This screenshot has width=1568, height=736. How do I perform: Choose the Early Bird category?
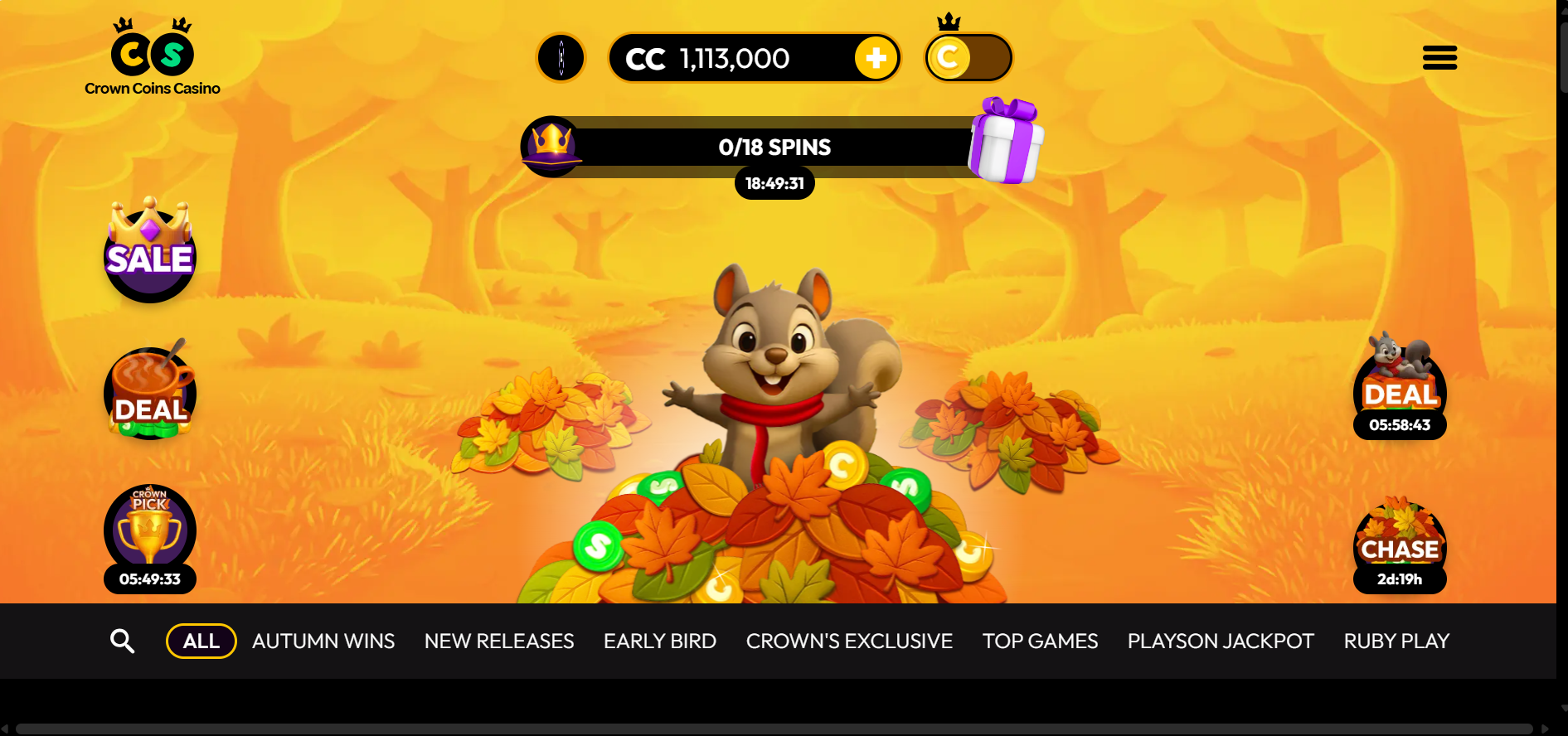coord(660,641)
